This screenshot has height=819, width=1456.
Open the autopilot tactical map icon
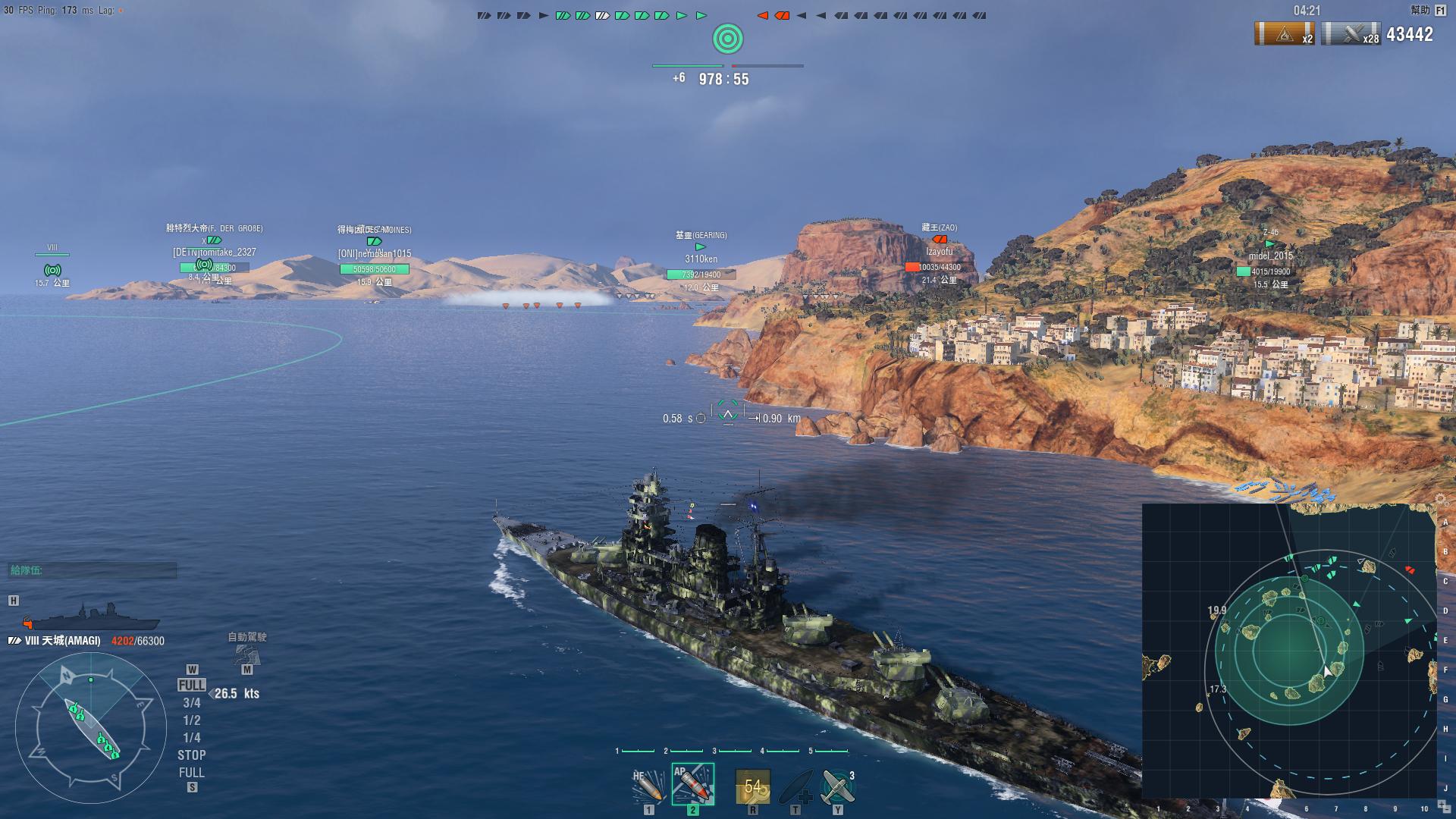click(247, 653)
